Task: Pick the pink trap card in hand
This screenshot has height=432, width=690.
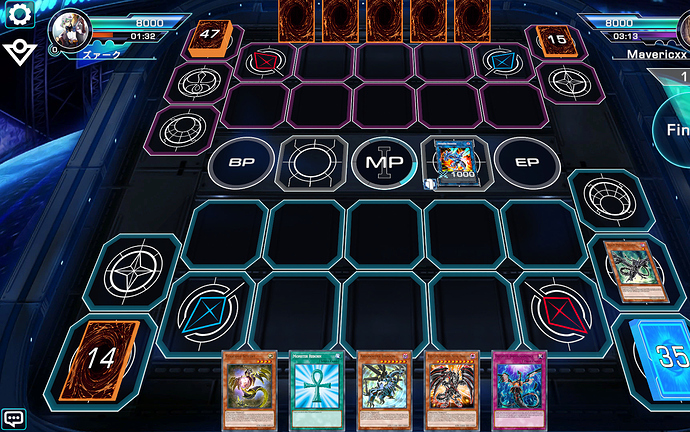Action: (x=519, y=390)
